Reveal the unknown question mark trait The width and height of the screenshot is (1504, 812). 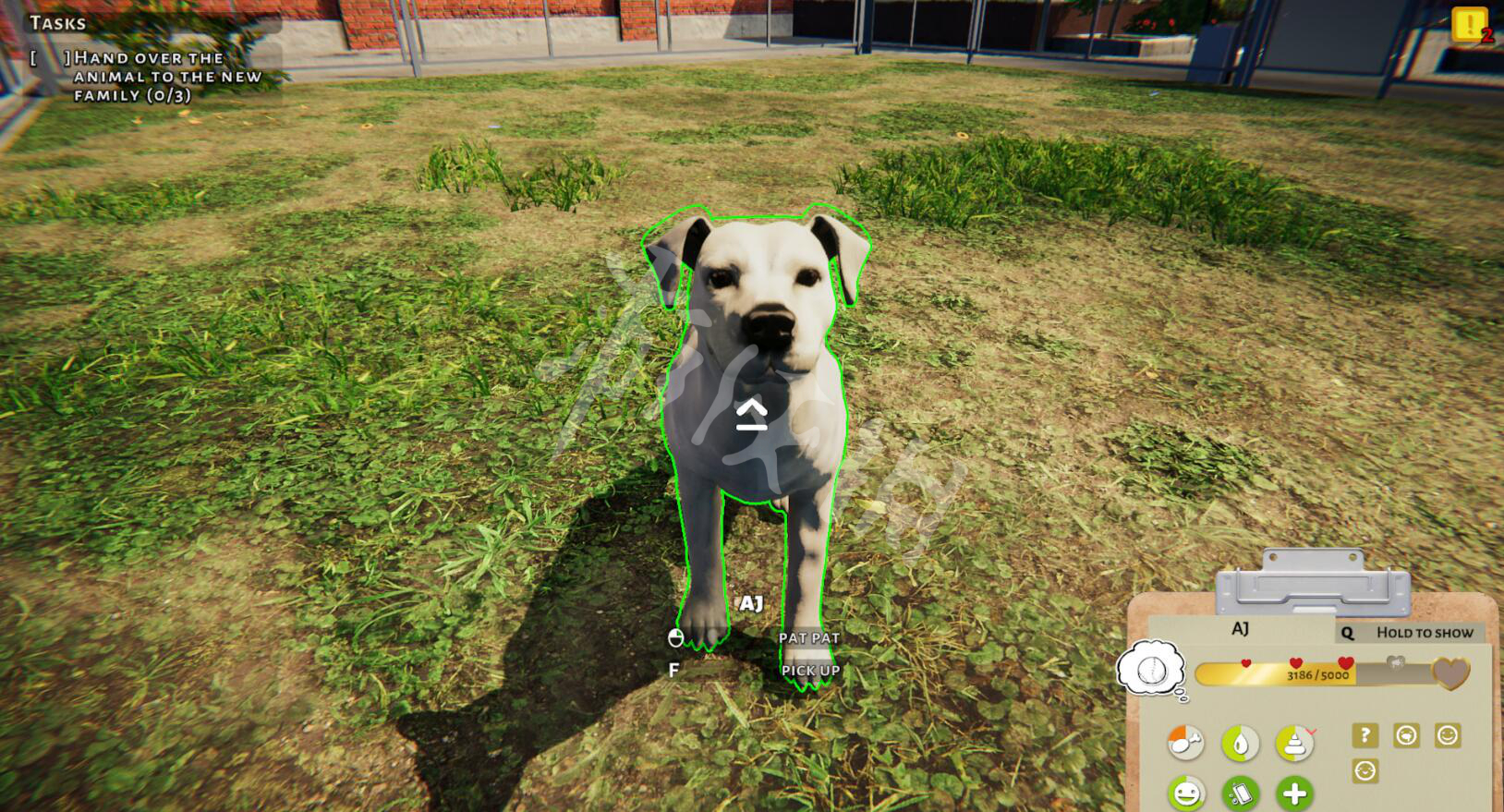click(1365, 735)
